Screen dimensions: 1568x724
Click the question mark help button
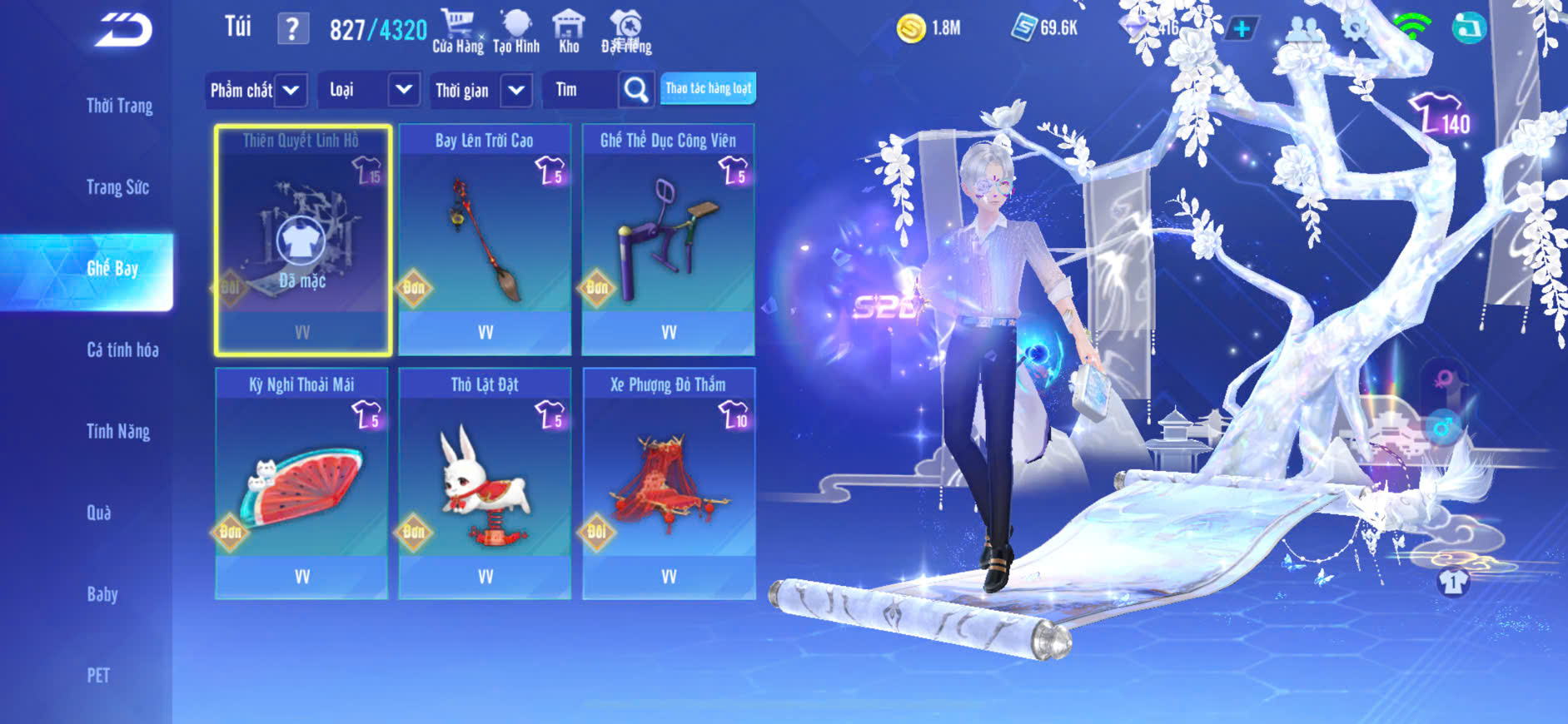pos(292,29)
